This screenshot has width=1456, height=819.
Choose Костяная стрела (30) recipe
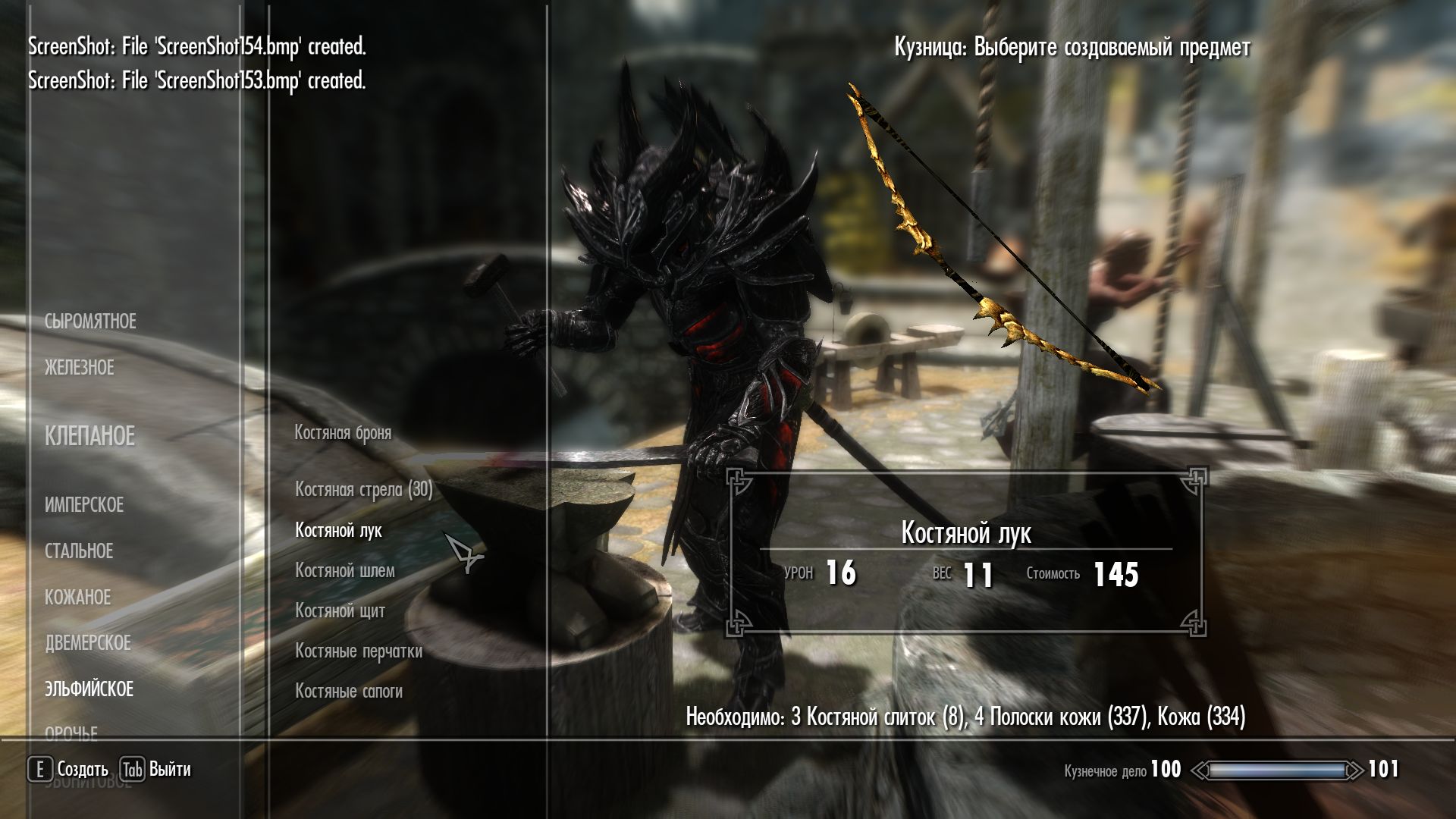pos(363,490)
